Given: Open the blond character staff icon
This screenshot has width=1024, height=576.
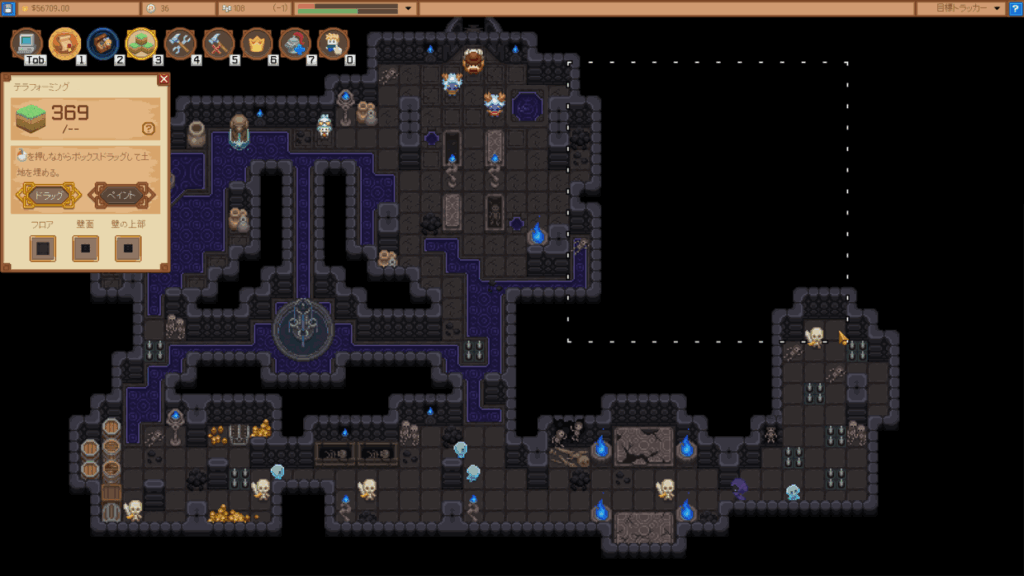Looking at the screenshot, I should pos(332,43).
